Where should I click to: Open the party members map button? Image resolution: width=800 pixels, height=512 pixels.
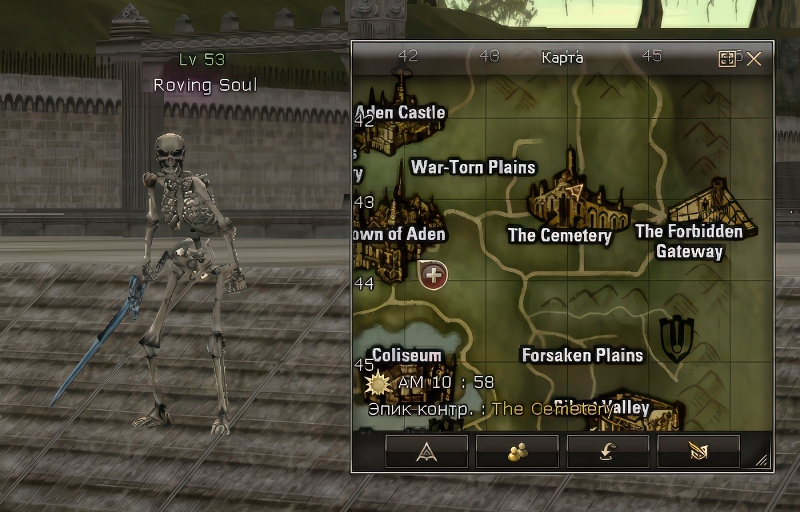tap(517, 451)
